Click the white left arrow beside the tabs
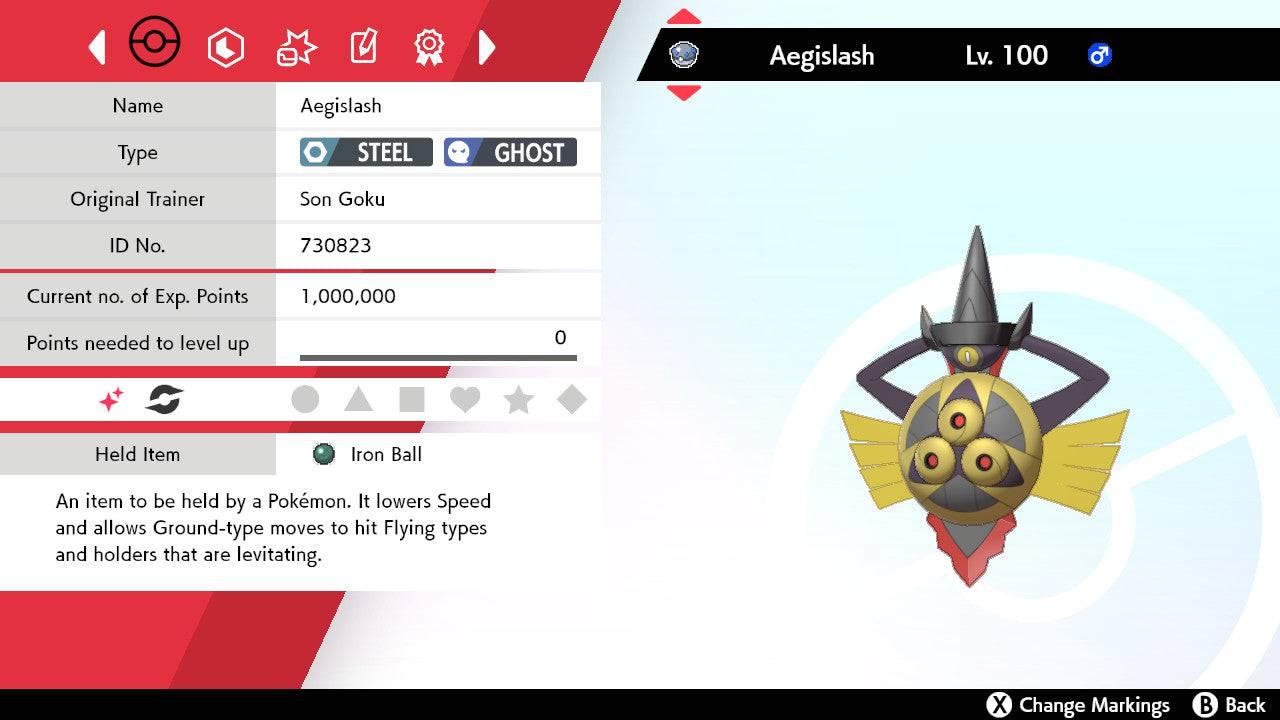The width and height of the screenshot is (1280, 720). 97,47
